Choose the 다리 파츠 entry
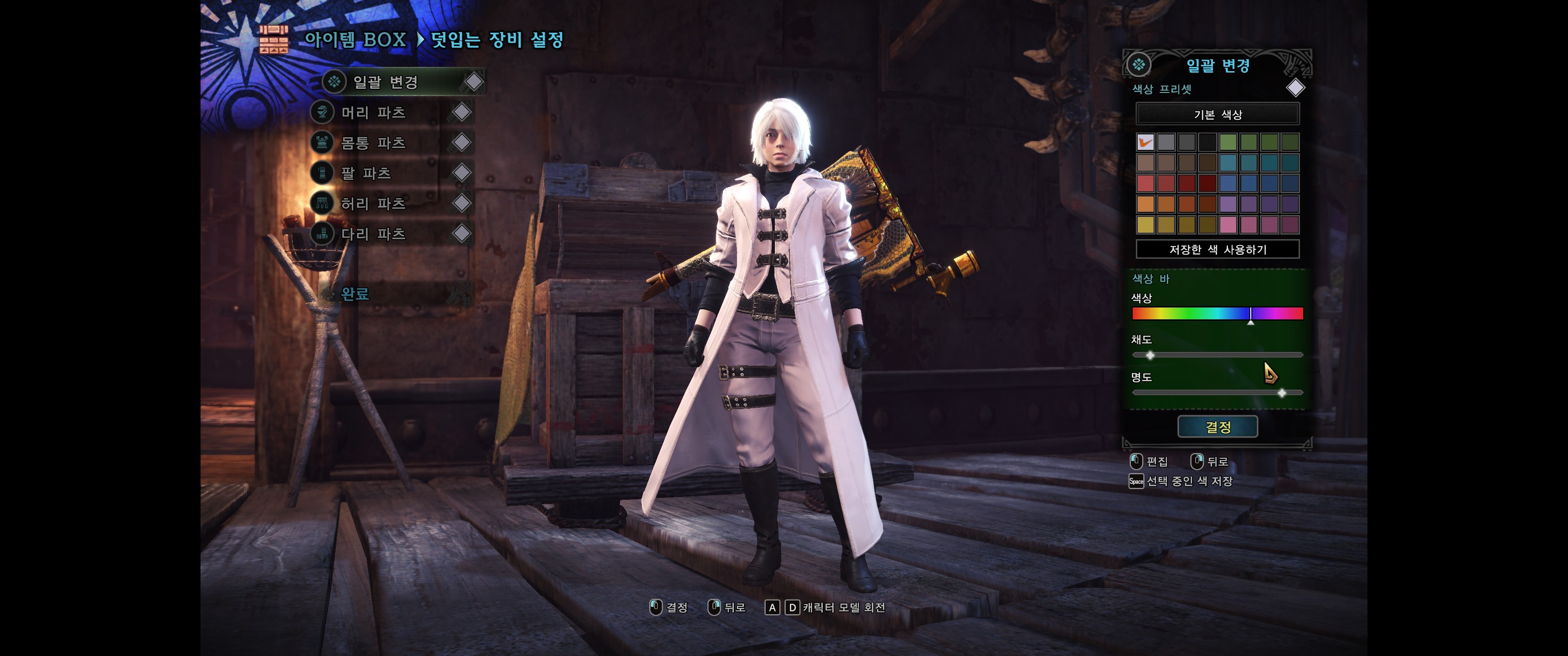 click(x=372, y=234)
